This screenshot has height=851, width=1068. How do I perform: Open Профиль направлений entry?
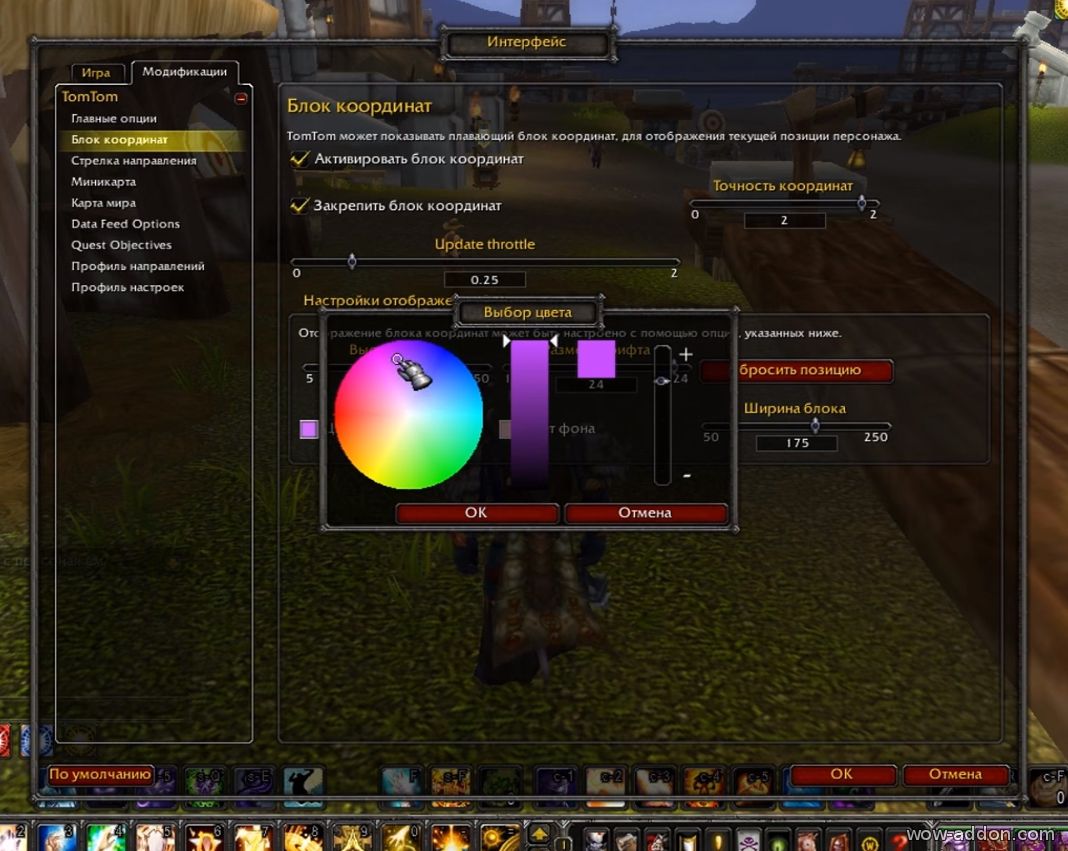pyautogui.click(x=137, y=266)
